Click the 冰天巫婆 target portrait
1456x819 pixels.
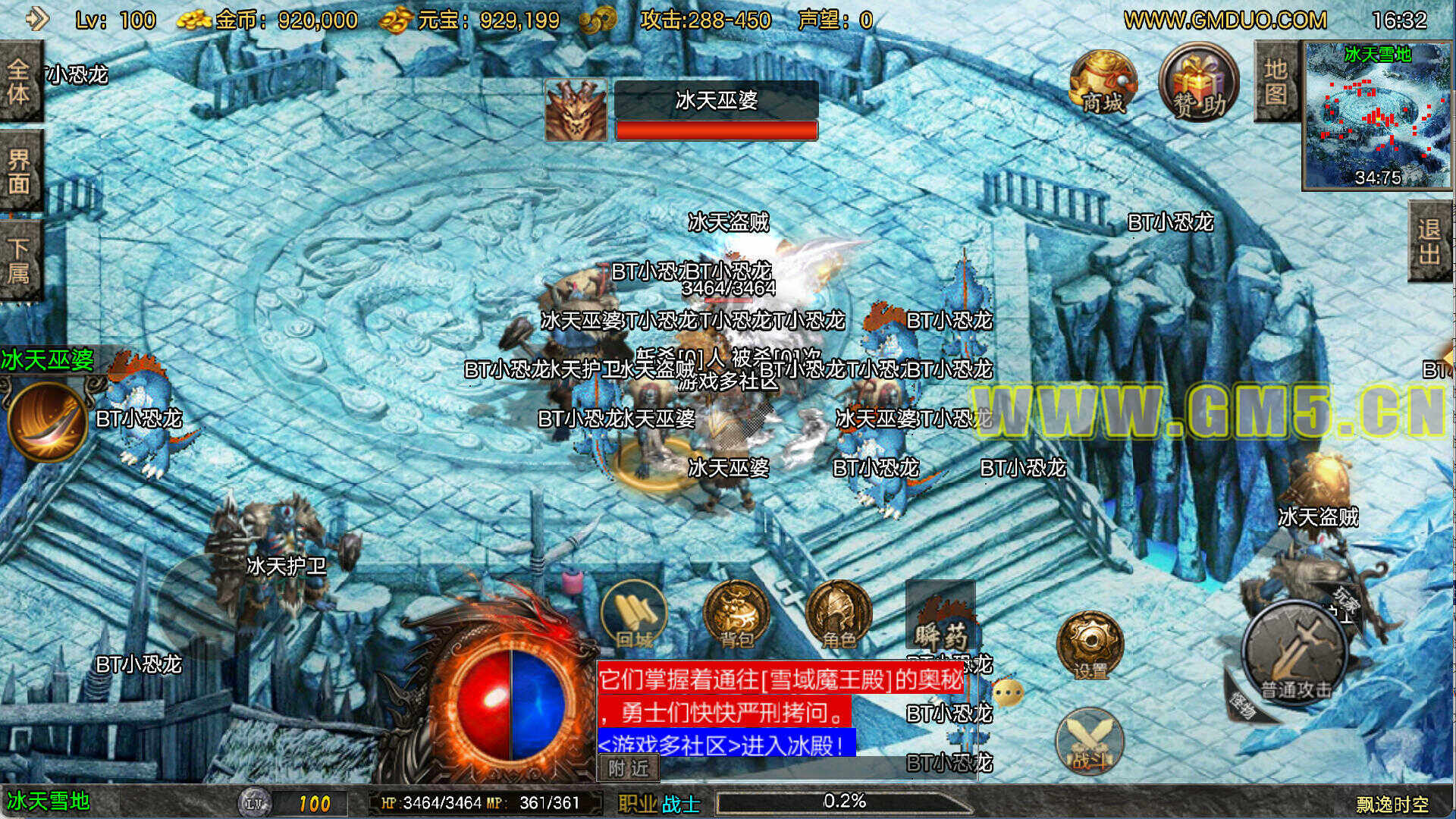tap(576, 111)
